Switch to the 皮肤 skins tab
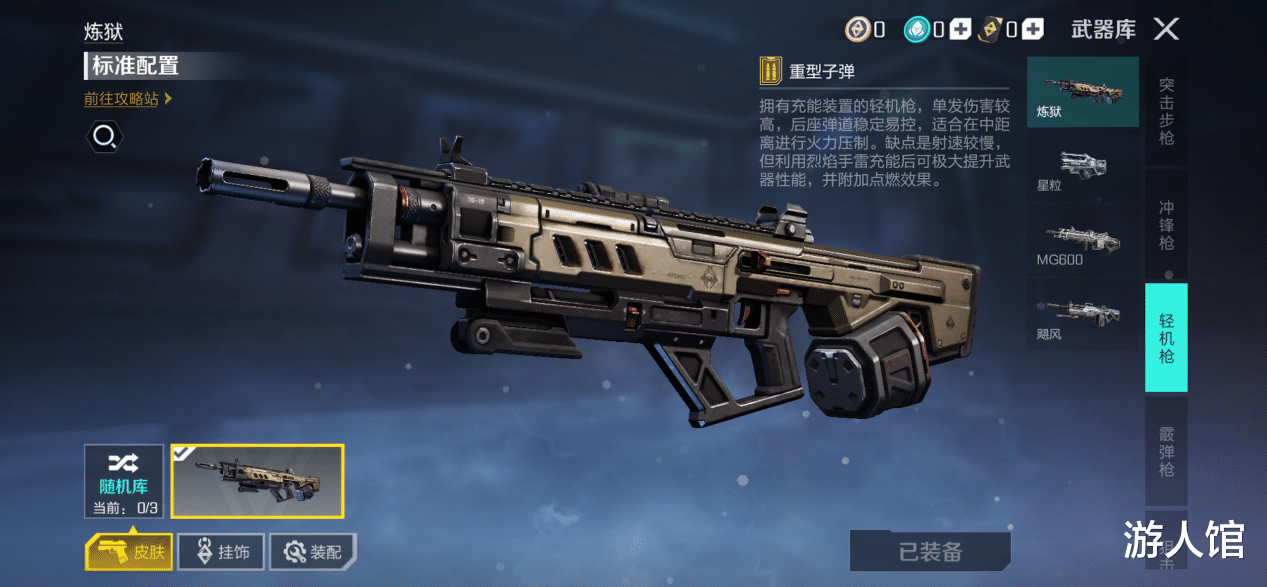The width and height of the screenshot is (1267, 587). coord(129,551)
